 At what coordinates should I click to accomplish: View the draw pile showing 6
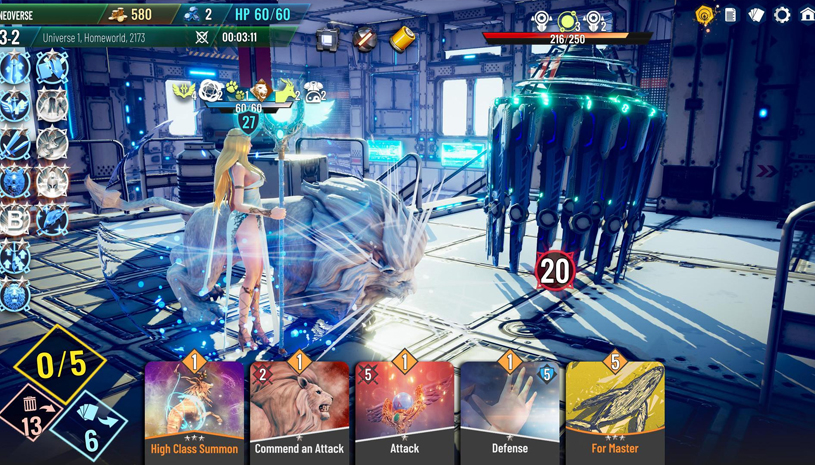90,430
